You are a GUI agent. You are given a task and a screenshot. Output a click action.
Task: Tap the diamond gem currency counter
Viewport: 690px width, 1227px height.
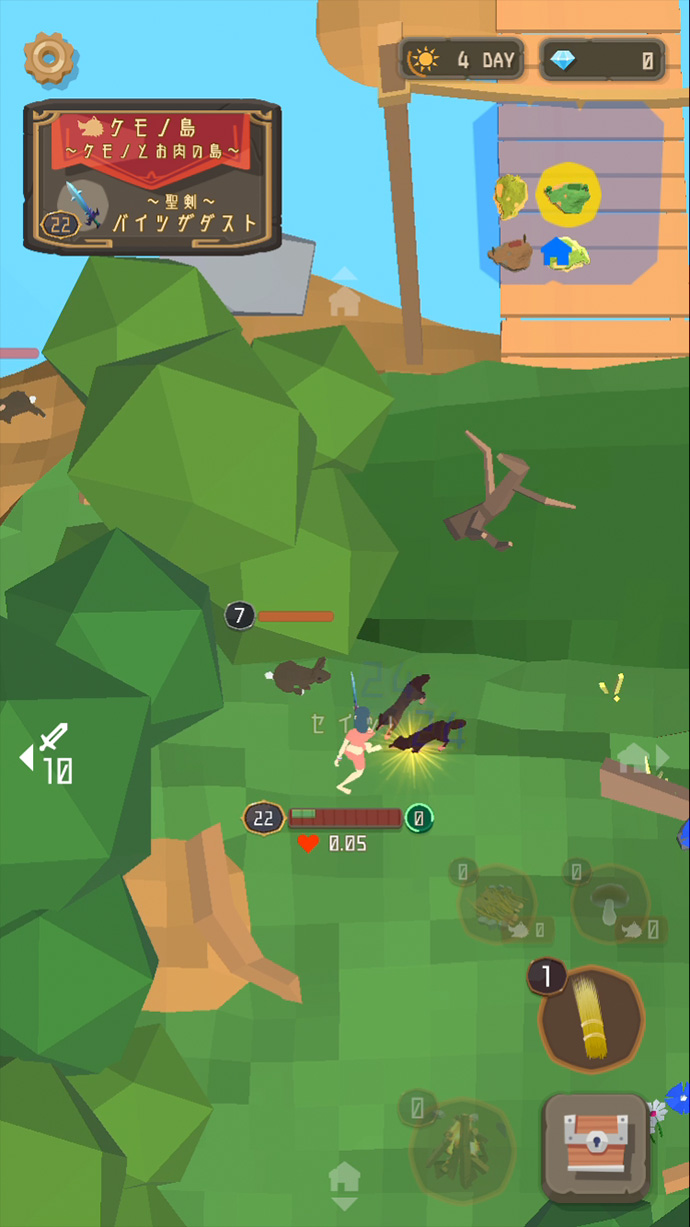602,60
